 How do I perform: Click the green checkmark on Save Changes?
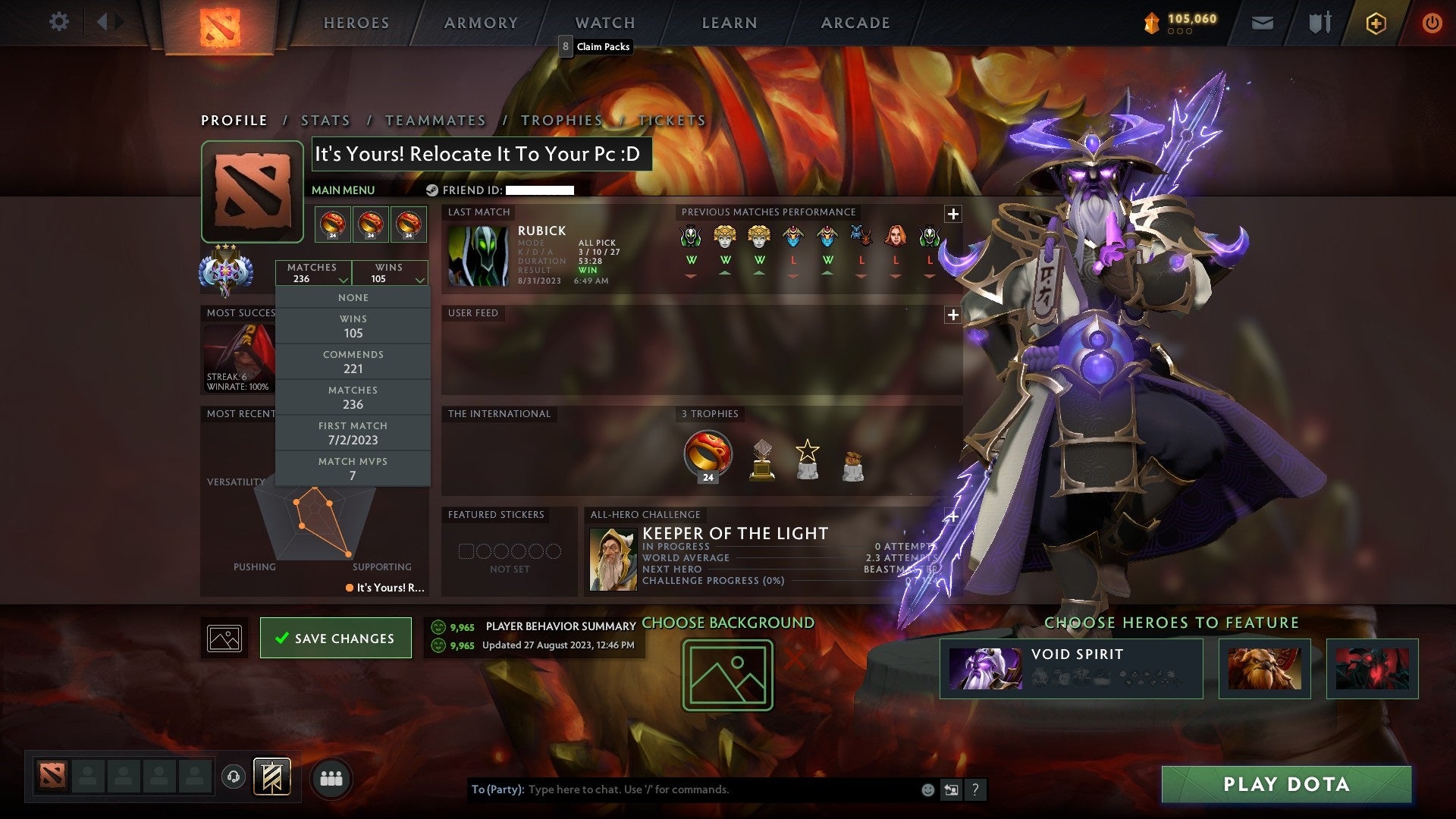pos(284,638)
